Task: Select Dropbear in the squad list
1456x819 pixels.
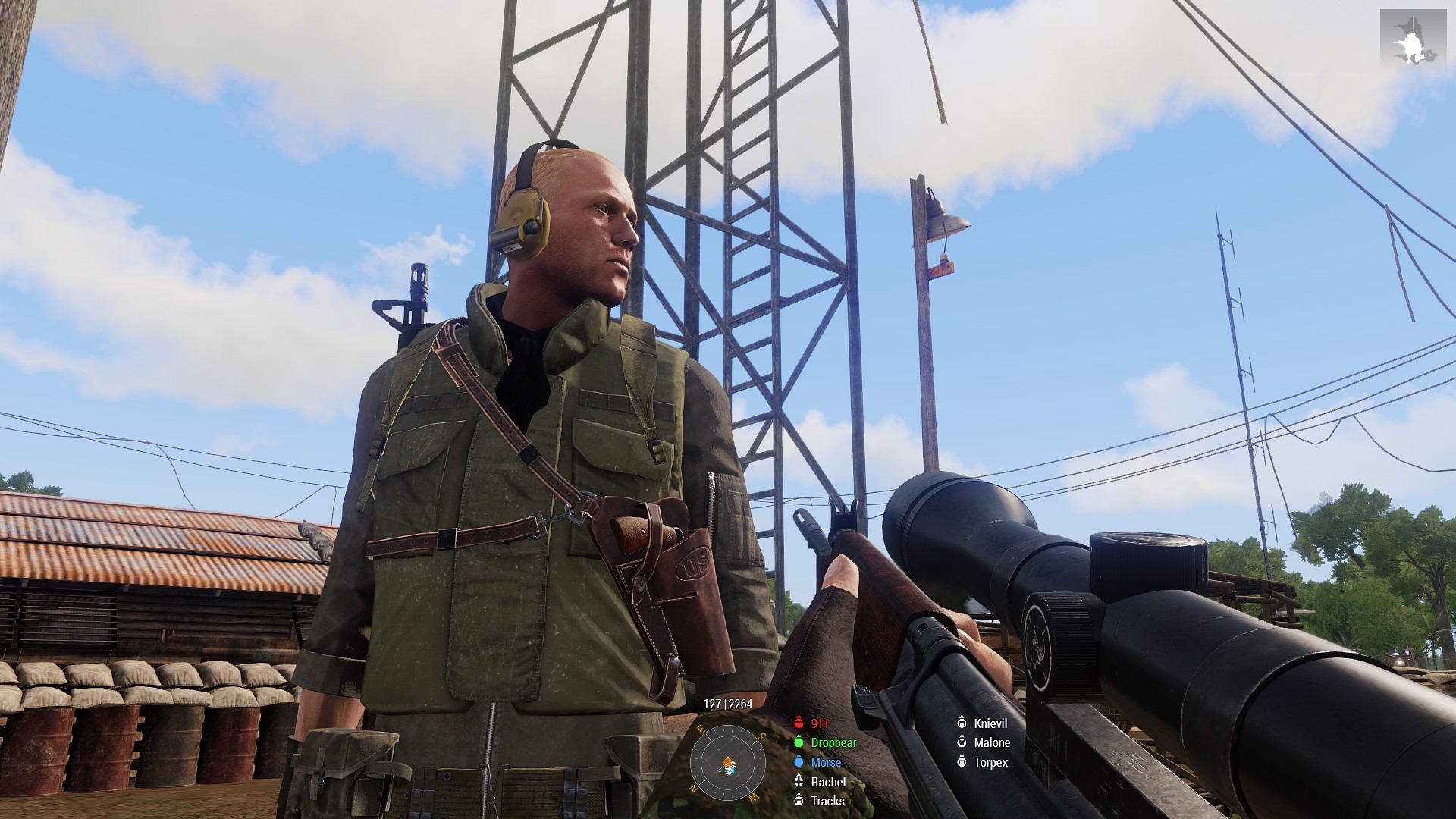Action: pos(833,743)
